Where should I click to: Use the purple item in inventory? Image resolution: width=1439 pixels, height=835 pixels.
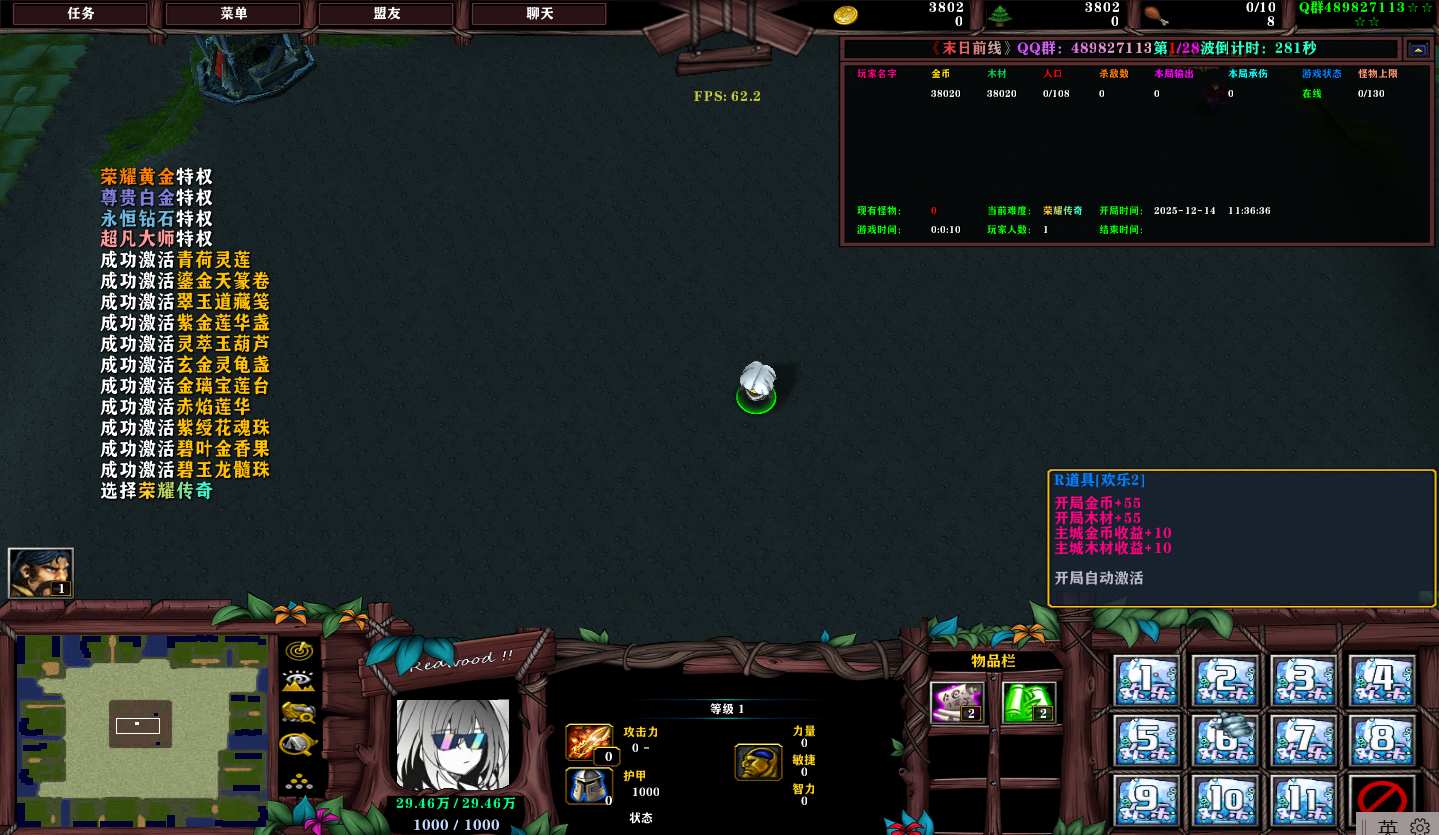click(957, 702)
